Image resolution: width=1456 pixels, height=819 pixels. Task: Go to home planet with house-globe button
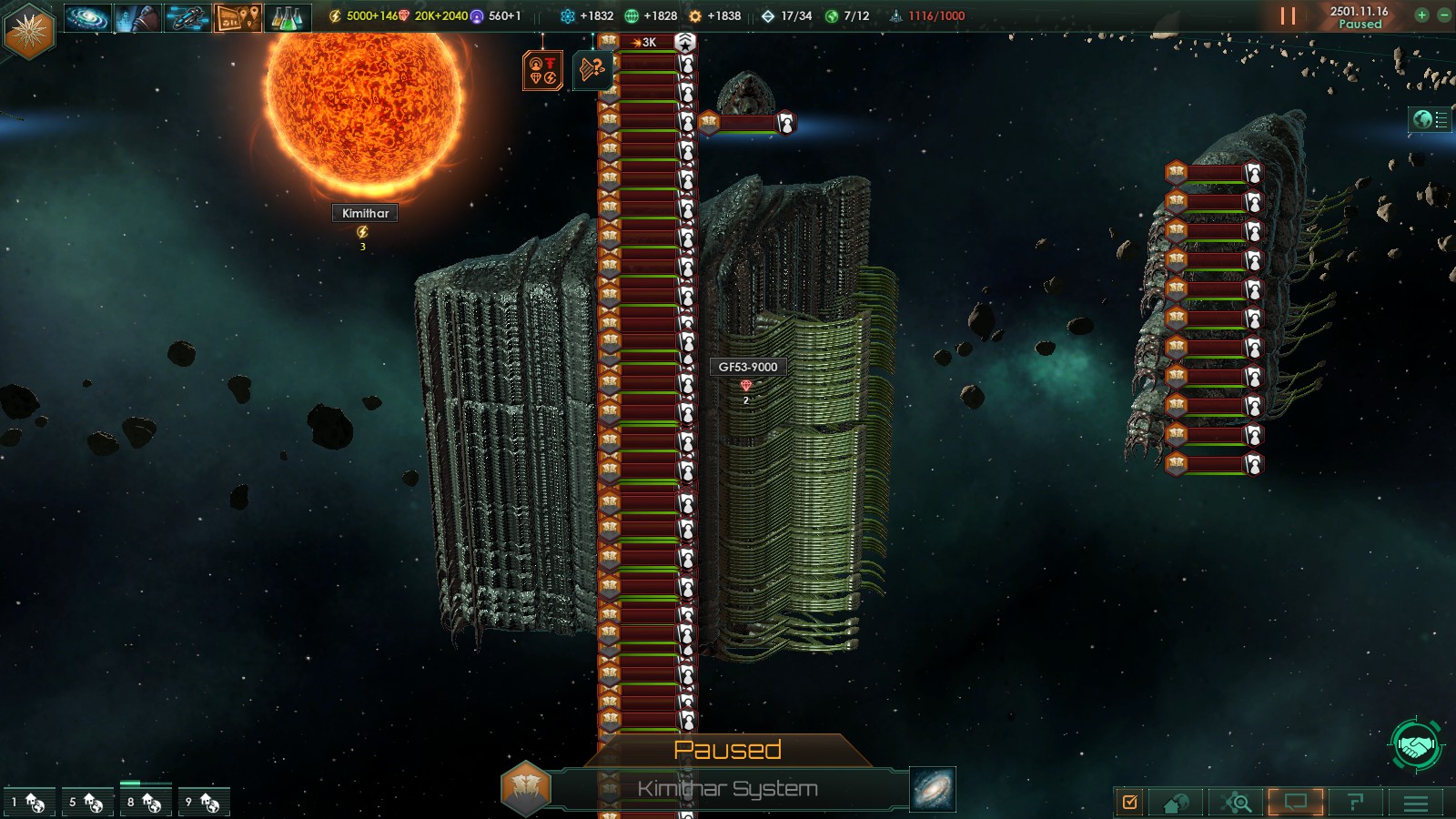[1176, 802]
